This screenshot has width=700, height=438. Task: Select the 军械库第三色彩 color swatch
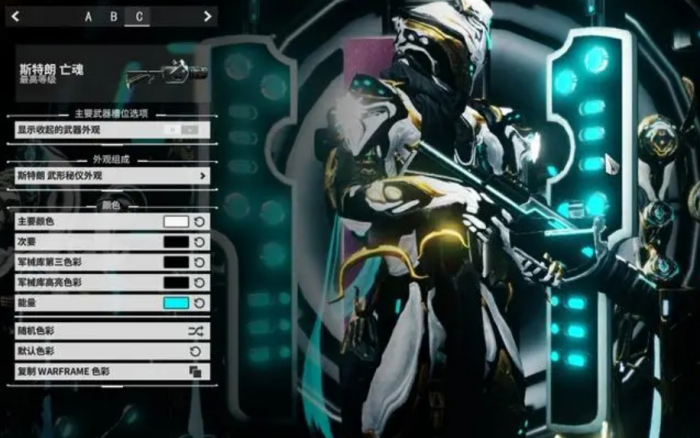click(x=176, y=262)
